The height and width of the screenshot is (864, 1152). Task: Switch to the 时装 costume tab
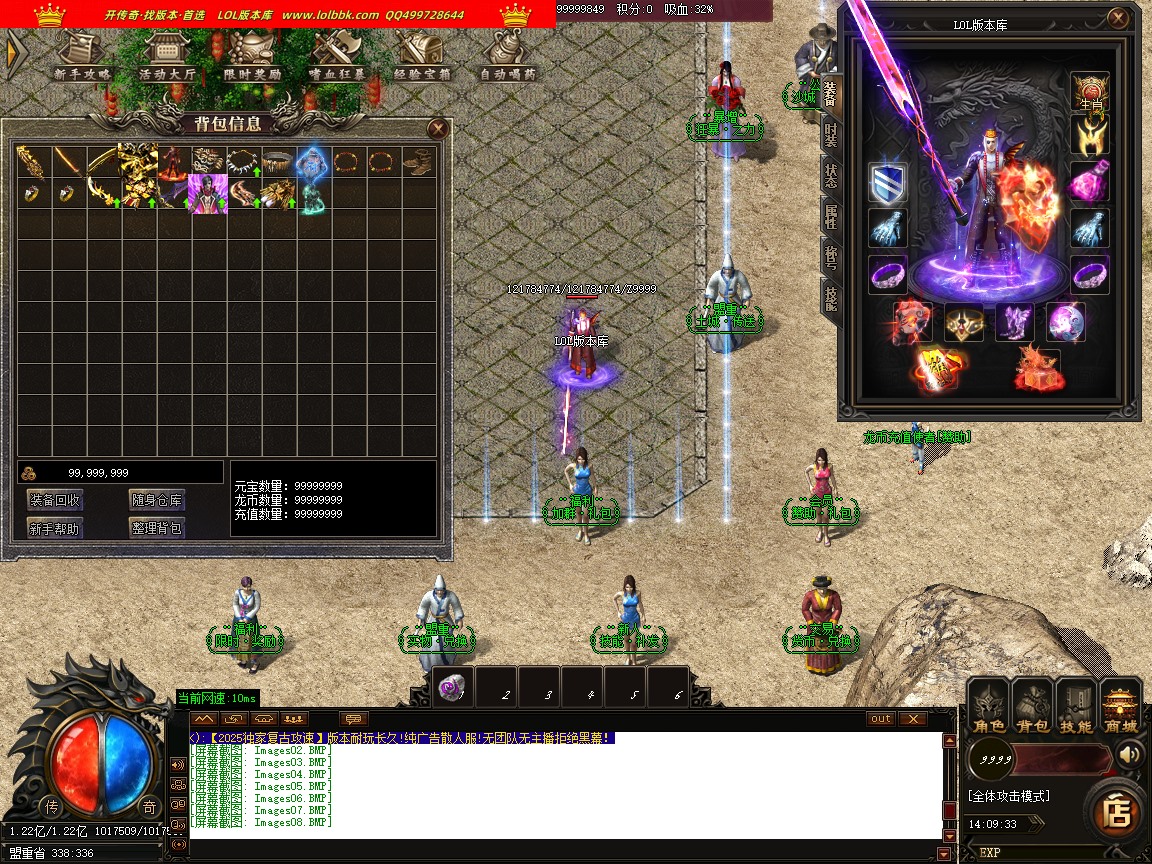(x=831, y=137)
